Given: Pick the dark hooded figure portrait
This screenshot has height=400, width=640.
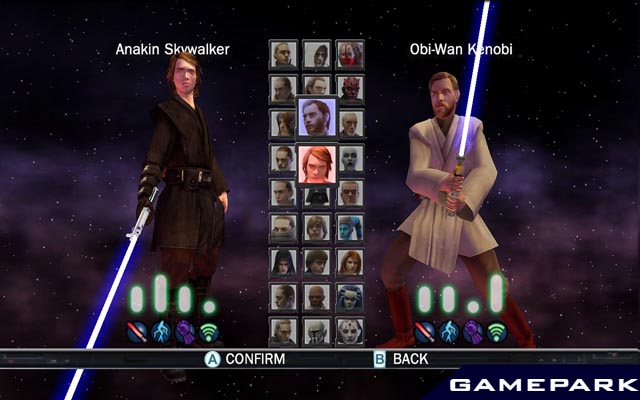Looking at the screenshot, I should pyautogui.click(x=283, y=262).
